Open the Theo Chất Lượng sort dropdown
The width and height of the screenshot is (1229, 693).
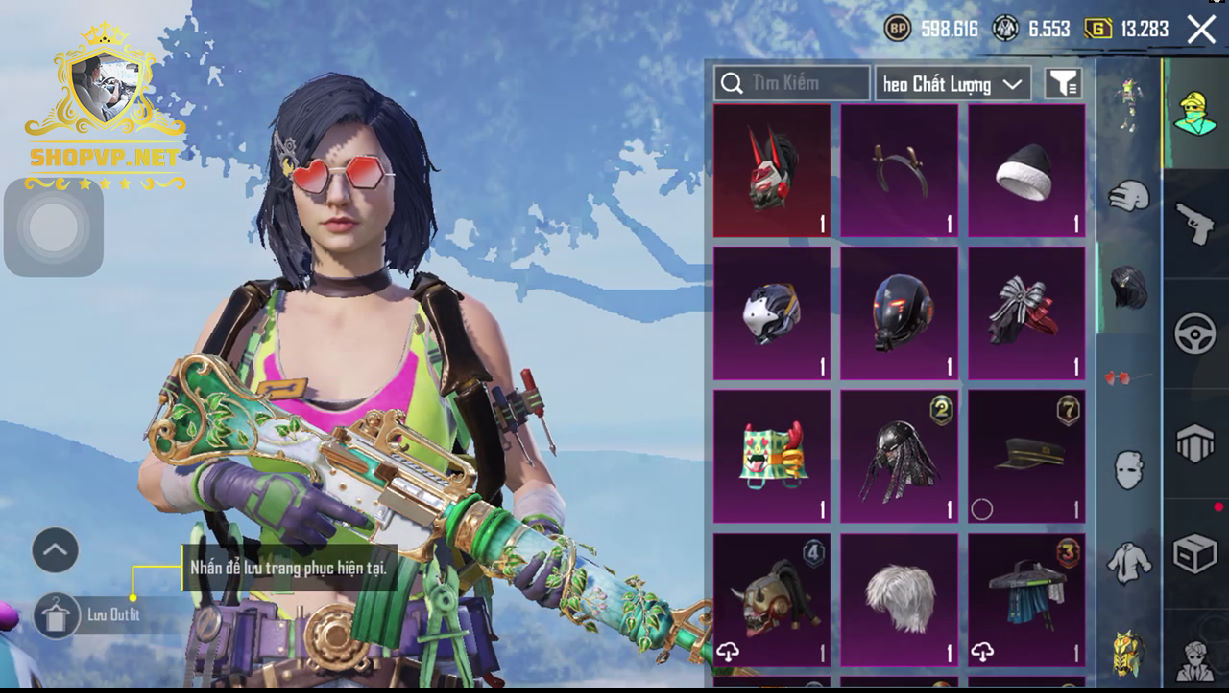953,84
